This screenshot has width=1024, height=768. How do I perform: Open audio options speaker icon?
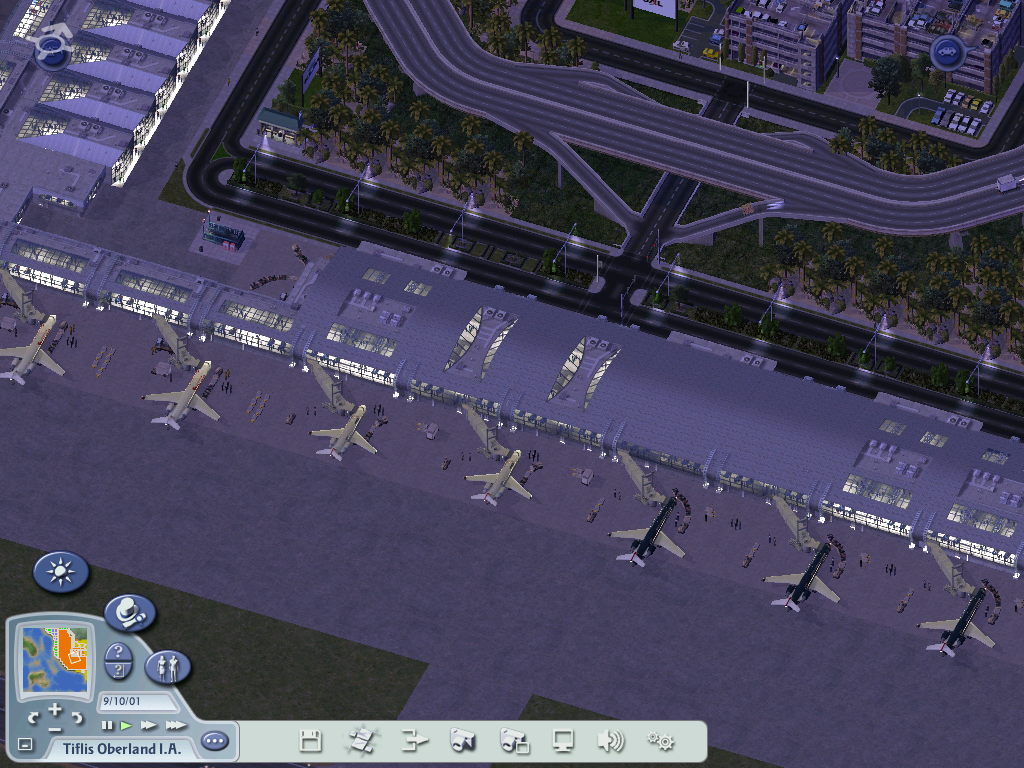(x=610, y=741)
